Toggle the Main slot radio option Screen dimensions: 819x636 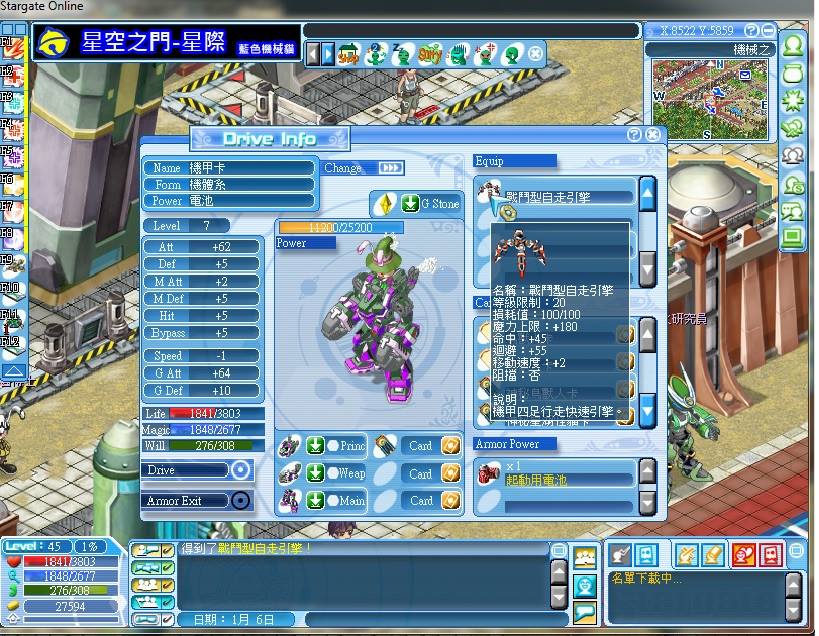(x=333, y=501)
